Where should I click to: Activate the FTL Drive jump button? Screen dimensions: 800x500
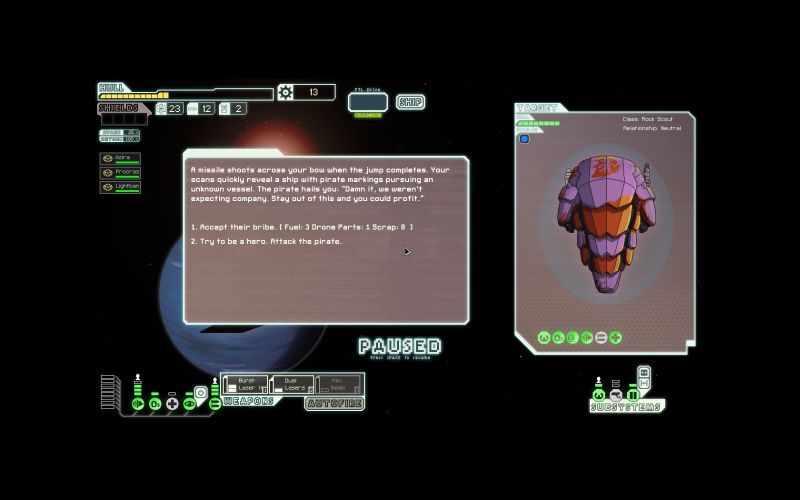367,101
